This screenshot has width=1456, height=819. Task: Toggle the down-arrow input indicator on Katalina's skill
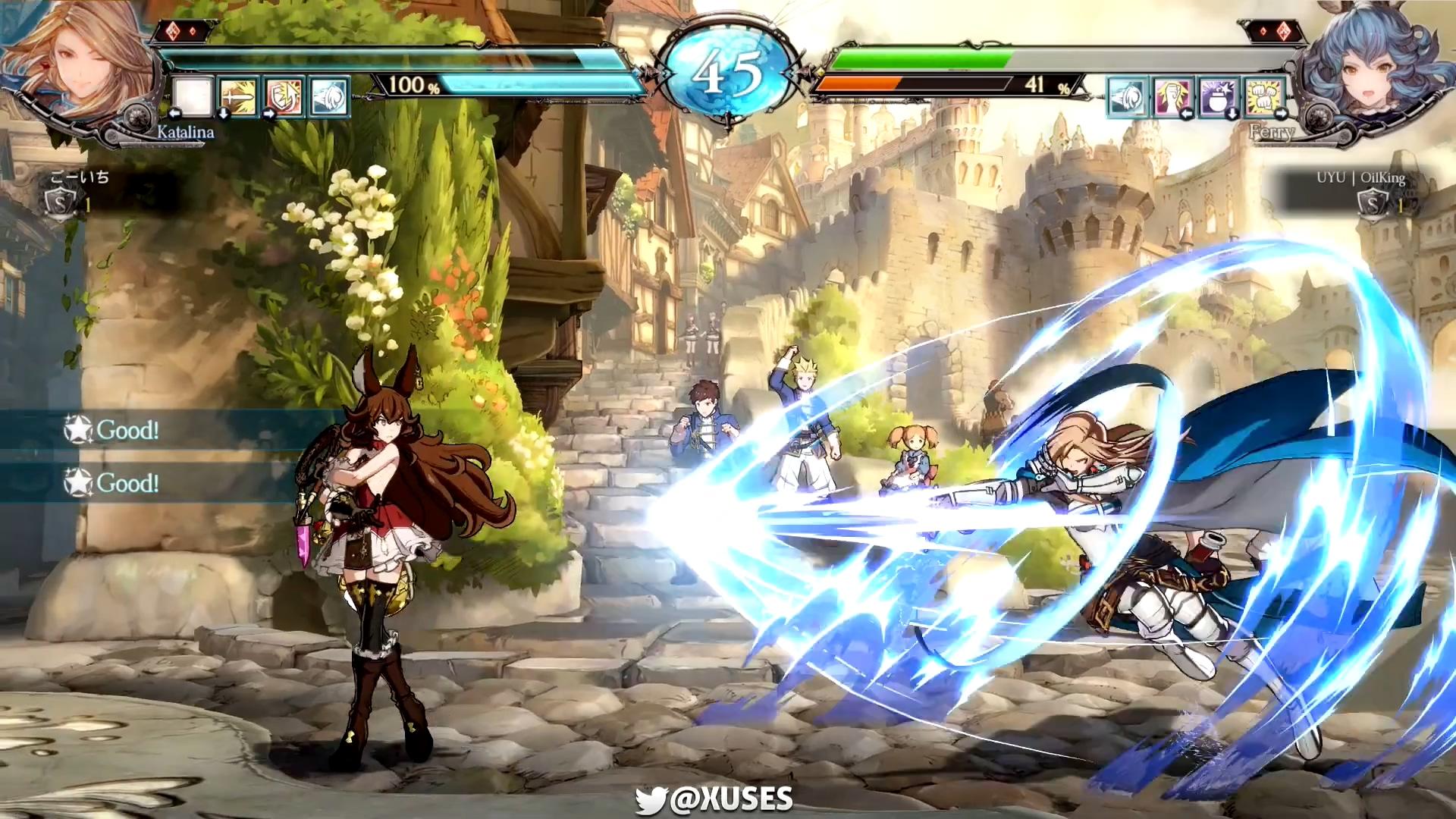click(x=222, y=115)
